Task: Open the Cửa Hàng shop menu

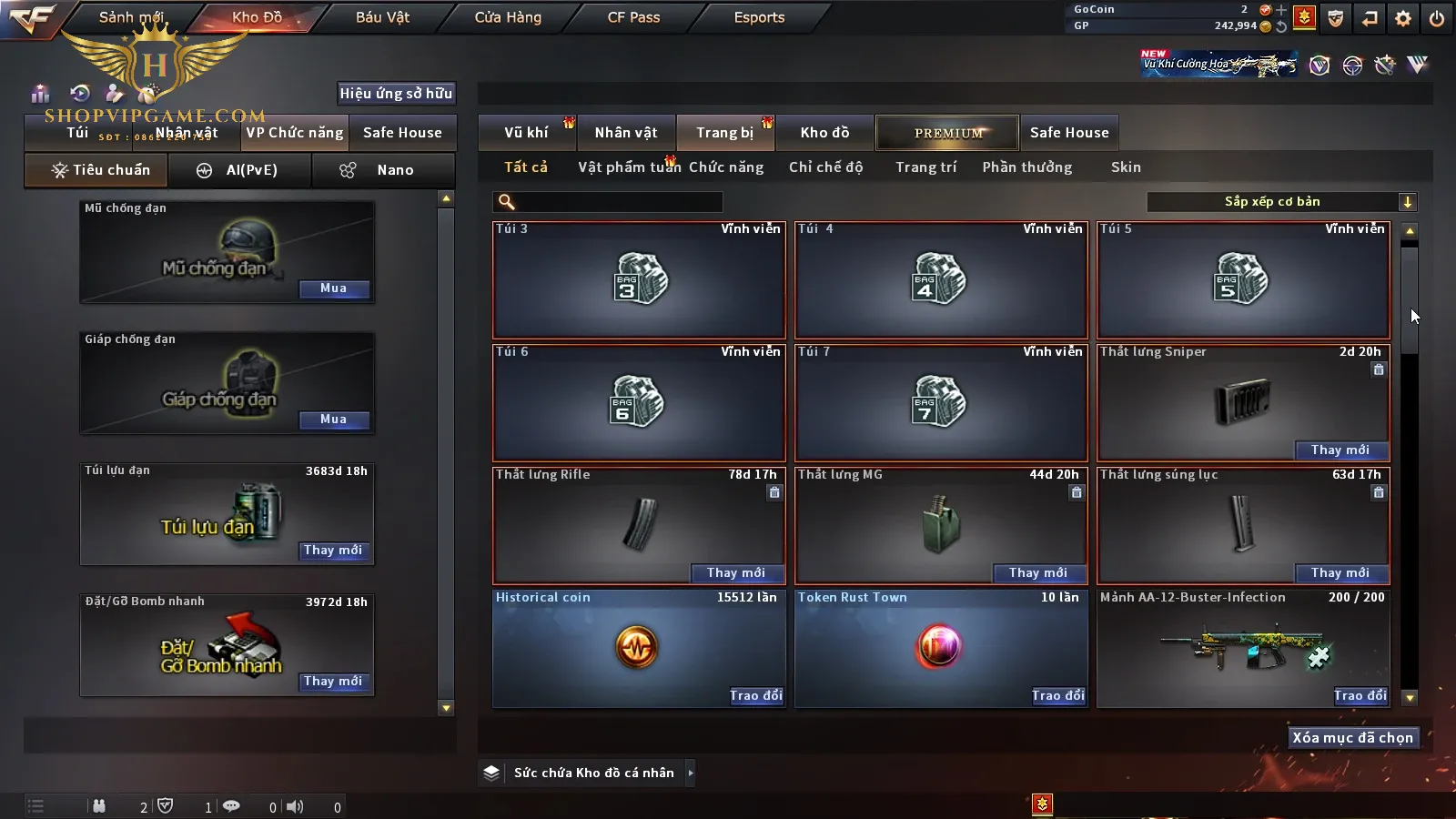Action: [508, 17]
